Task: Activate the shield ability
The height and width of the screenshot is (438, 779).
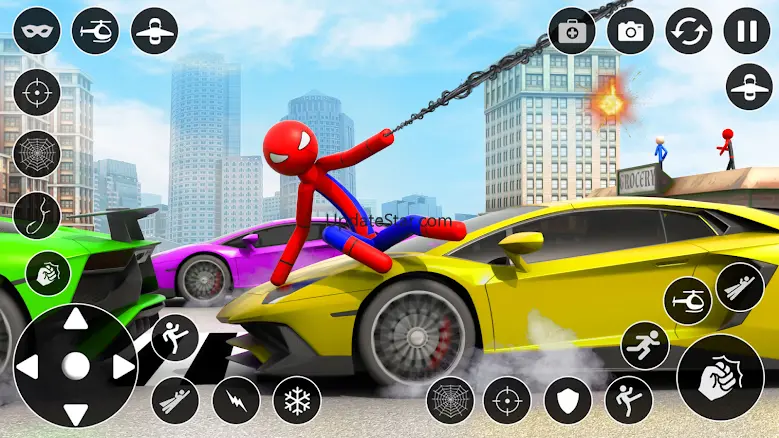Action: coord(568,400)
